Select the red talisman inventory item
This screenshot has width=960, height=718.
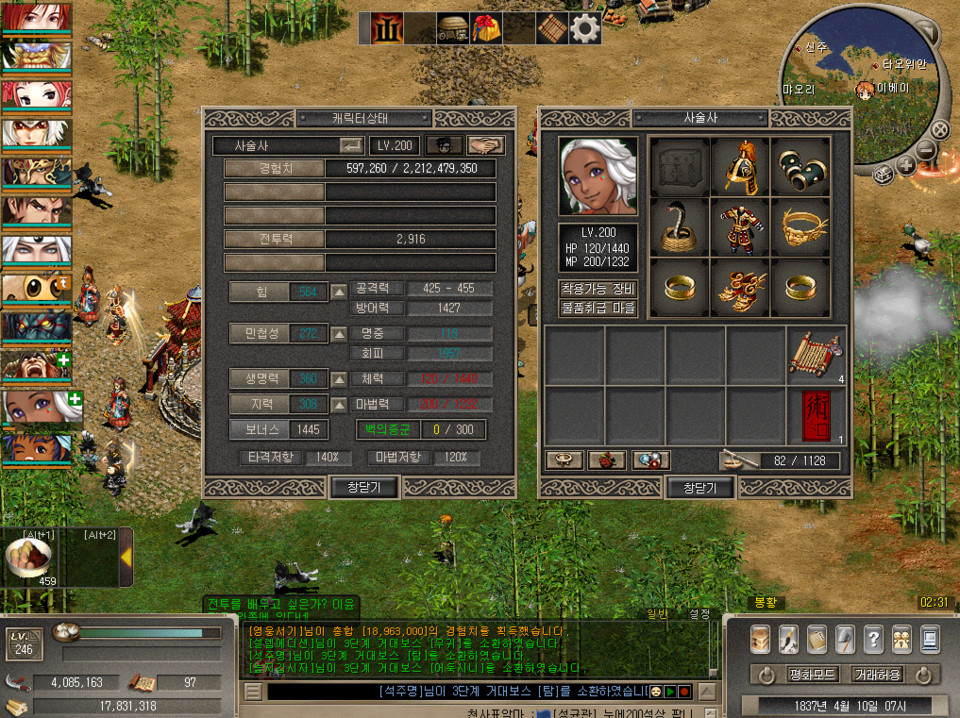[x=815, y=416]
